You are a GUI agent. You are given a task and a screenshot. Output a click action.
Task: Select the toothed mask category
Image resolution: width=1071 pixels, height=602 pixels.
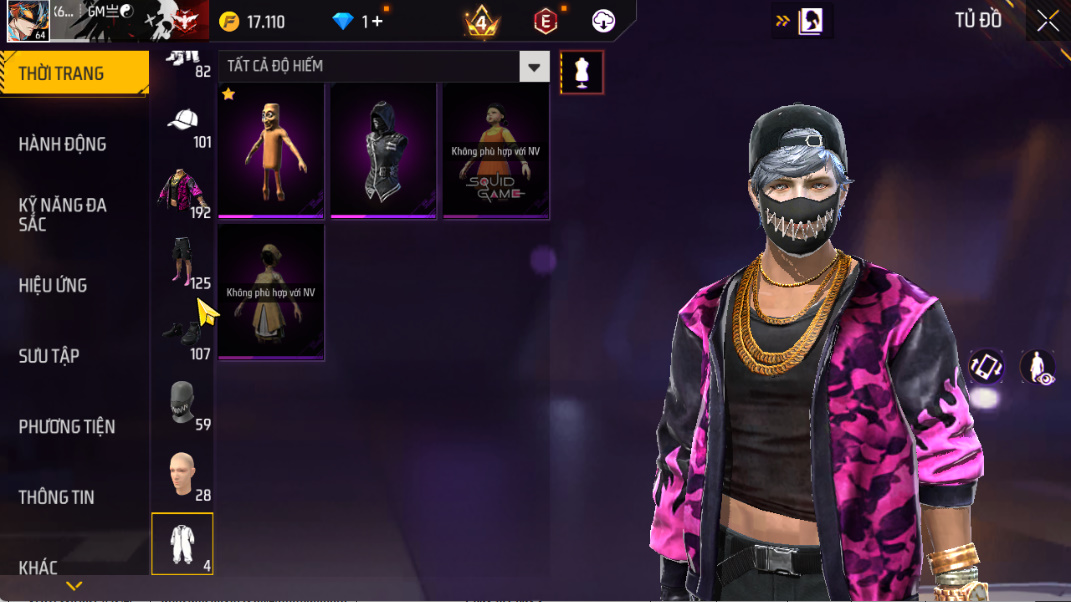181,403
